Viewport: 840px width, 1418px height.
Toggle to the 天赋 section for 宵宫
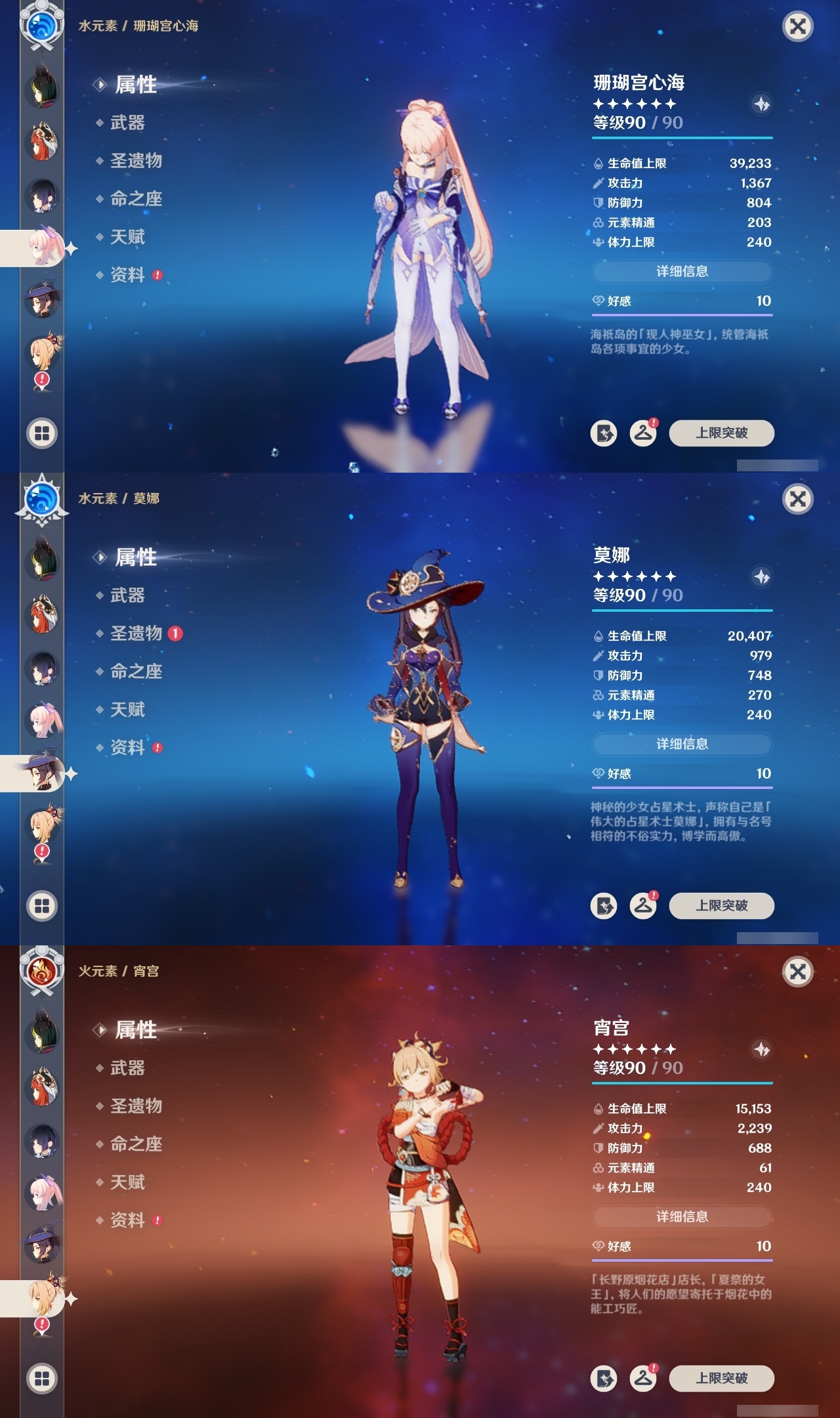tap(128, 1182)
